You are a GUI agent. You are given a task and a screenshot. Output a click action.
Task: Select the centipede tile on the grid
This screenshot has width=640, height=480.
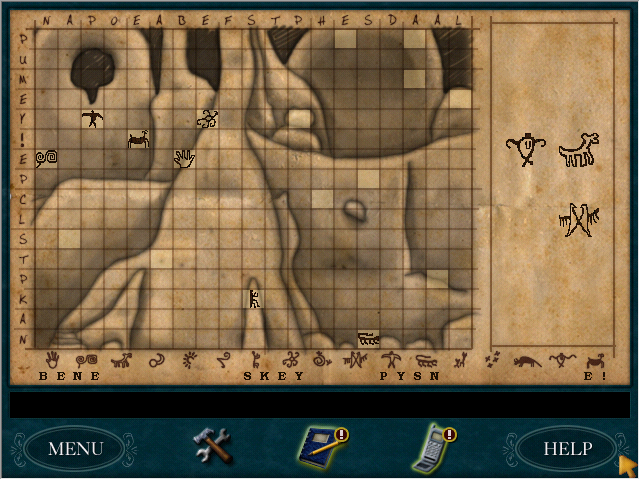[369, 338]
